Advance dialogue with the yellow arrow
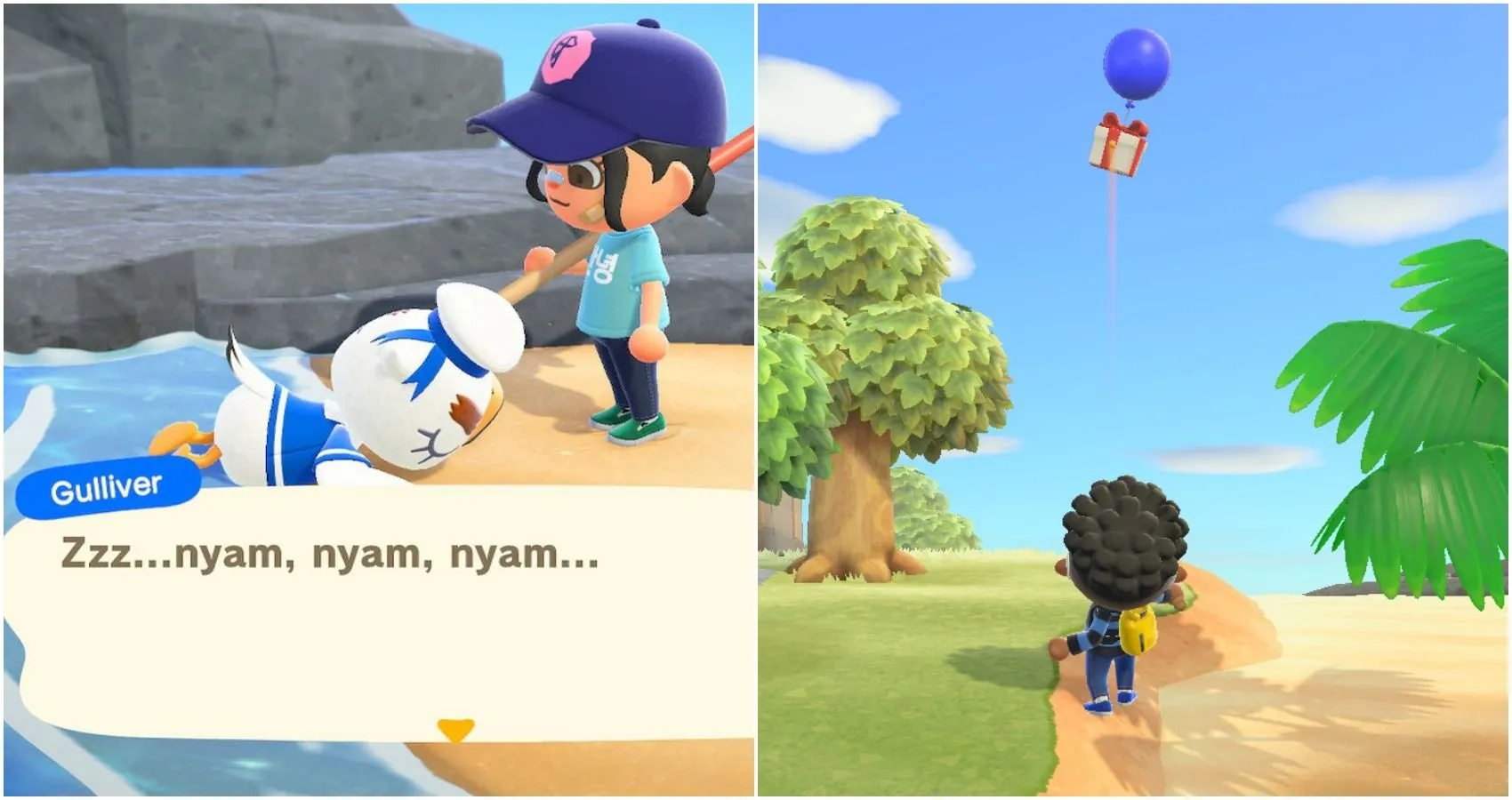The image size is (1512, 800). tap(455, 730)
